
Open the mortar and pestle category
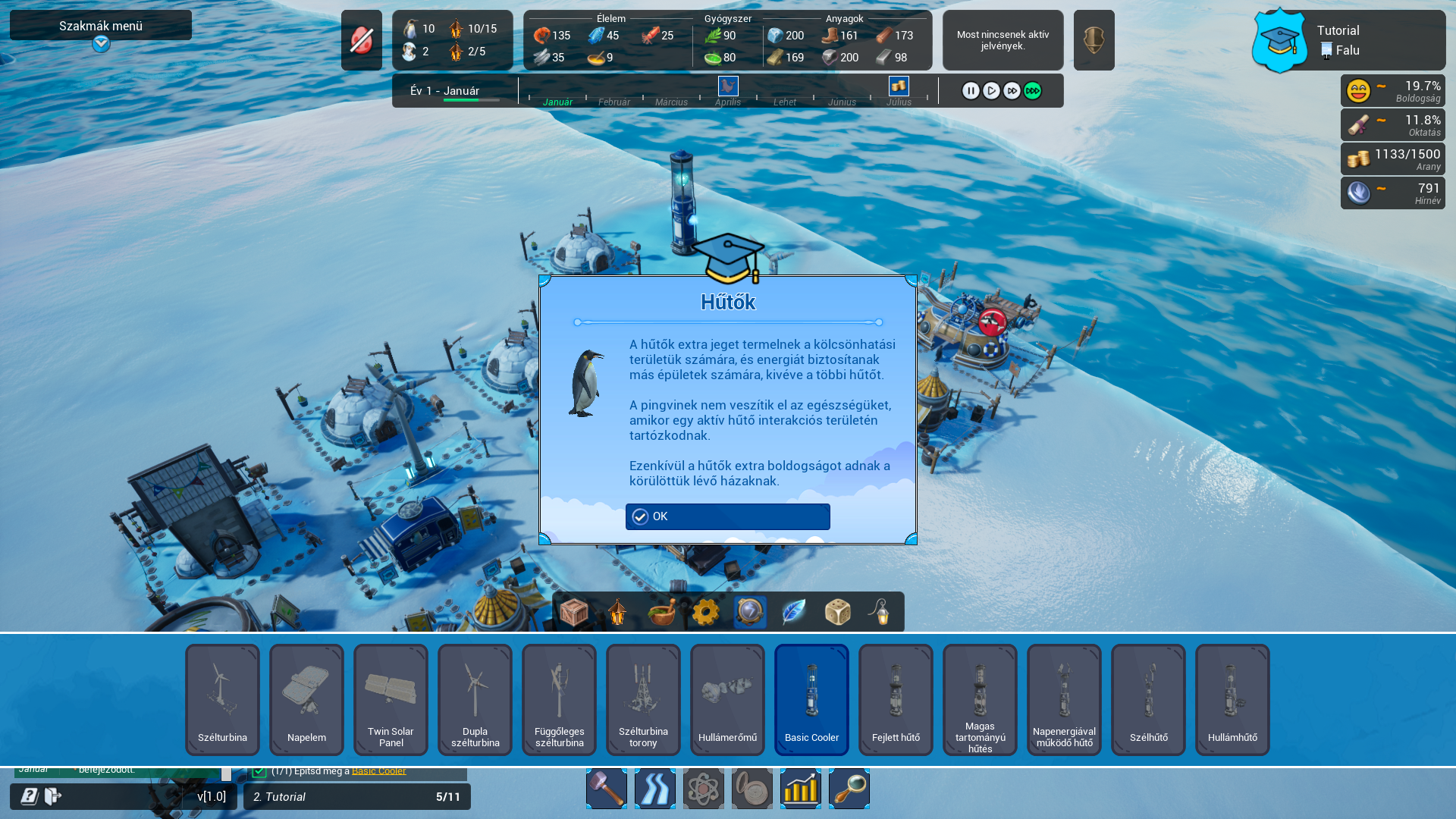click(661, 612)
